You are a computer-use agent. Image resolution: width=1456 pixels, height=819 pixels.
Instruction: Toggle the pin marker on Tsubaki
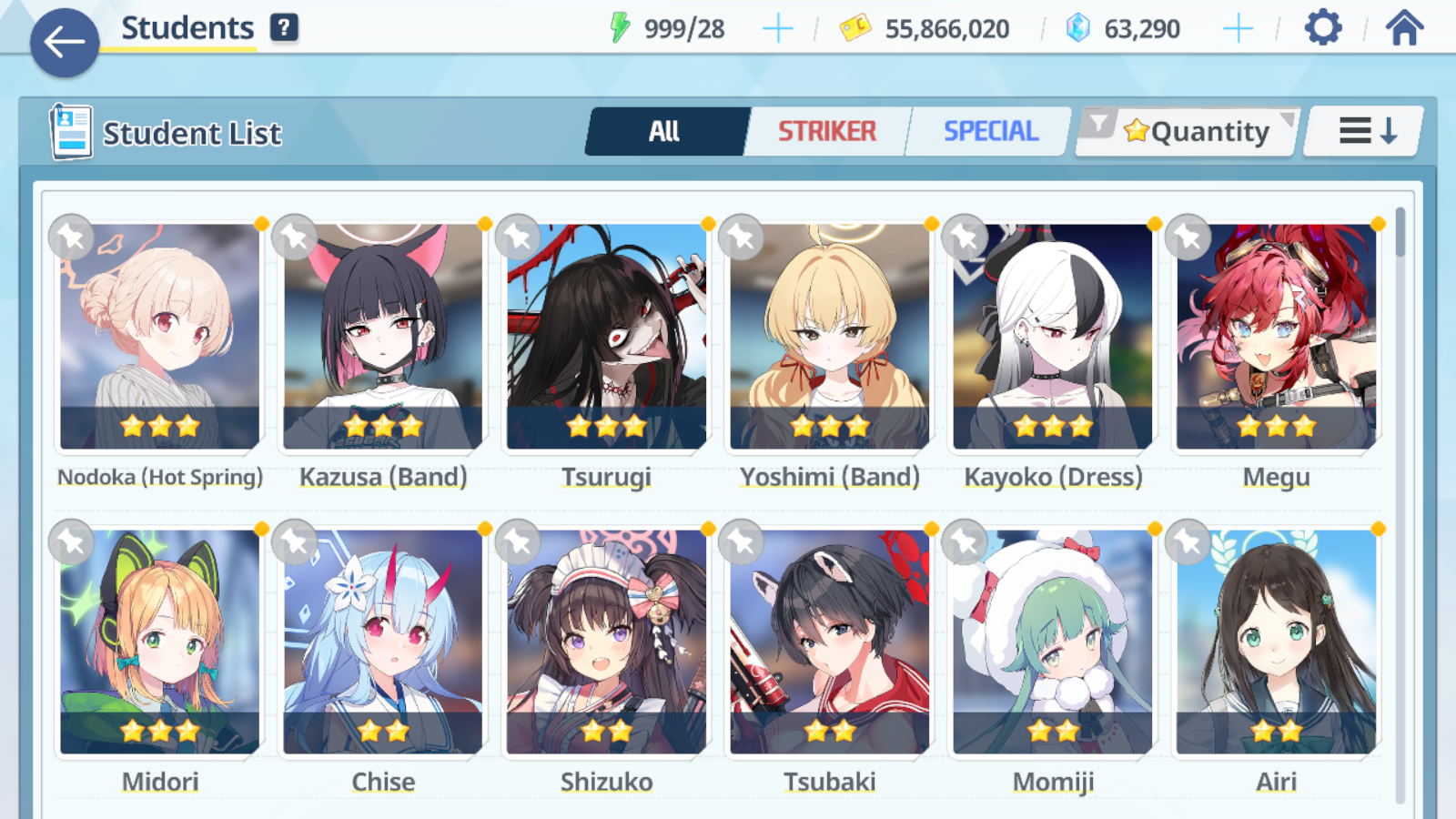(740, 542)
